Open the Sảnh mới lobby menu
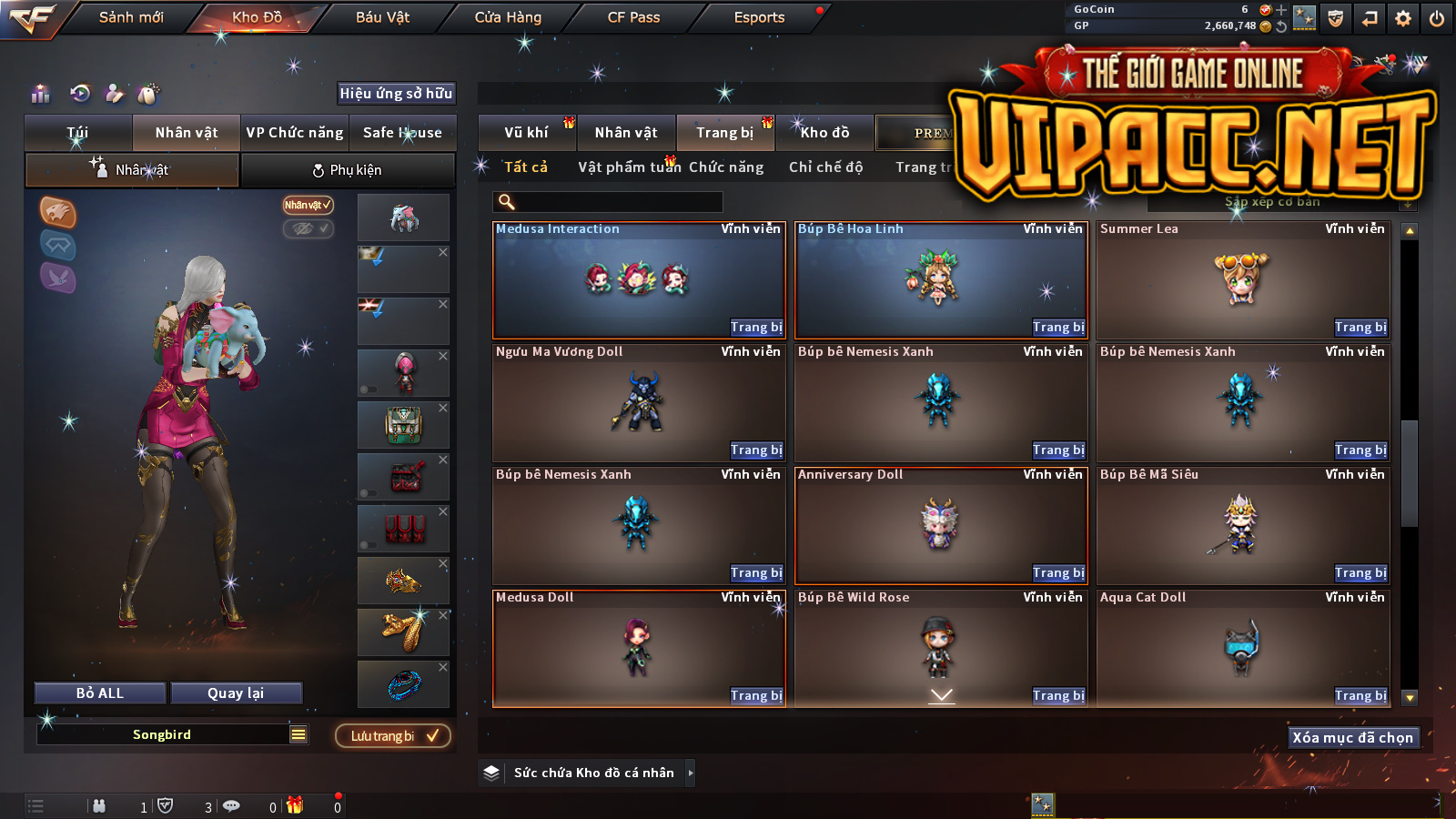The width and height of the screenshot is (1456, 819). [x=131, y=17]
